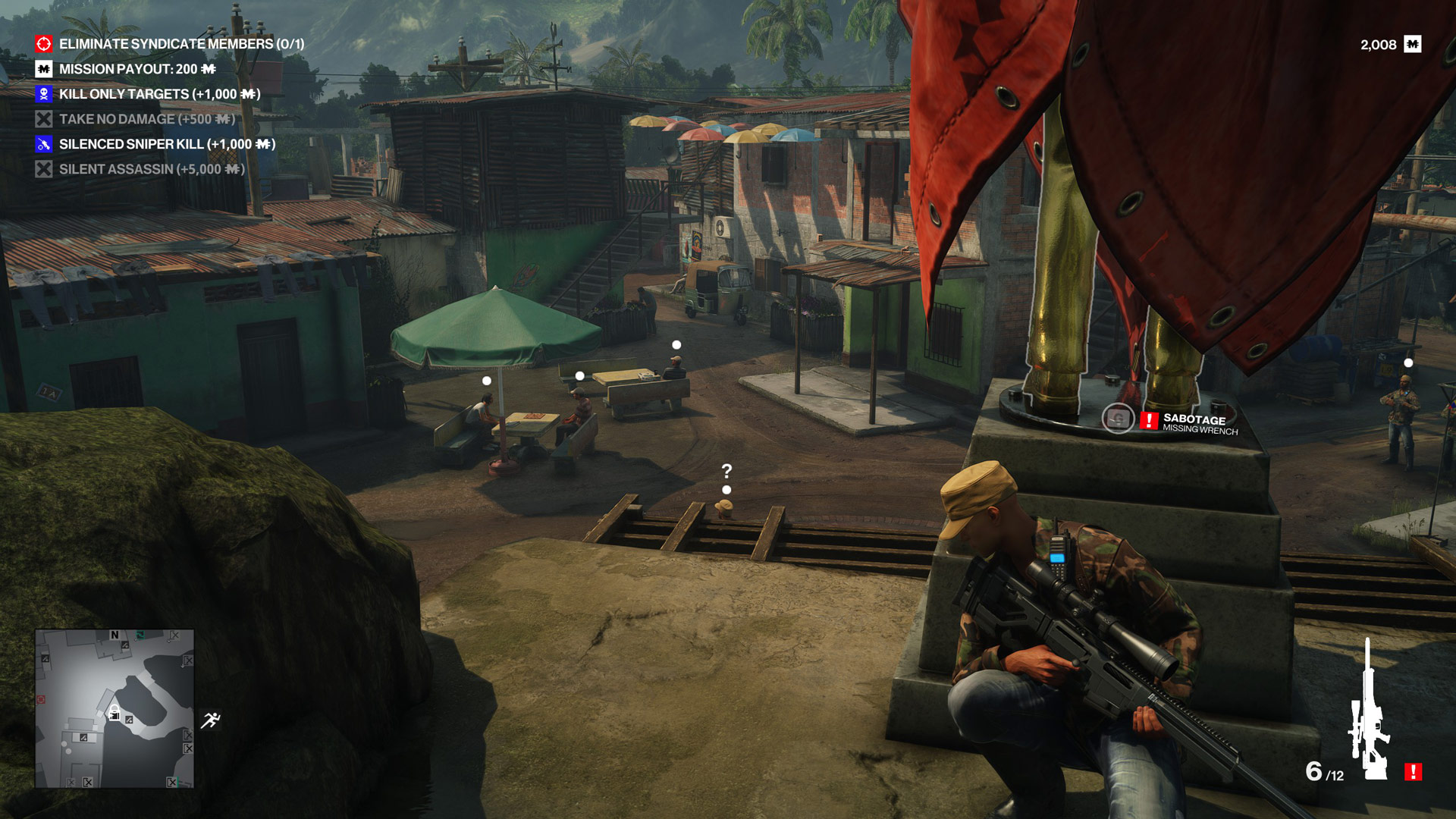1456x819 pixels.
Task: Click the red objective marker on the minimap
Action: click(40, 699)
